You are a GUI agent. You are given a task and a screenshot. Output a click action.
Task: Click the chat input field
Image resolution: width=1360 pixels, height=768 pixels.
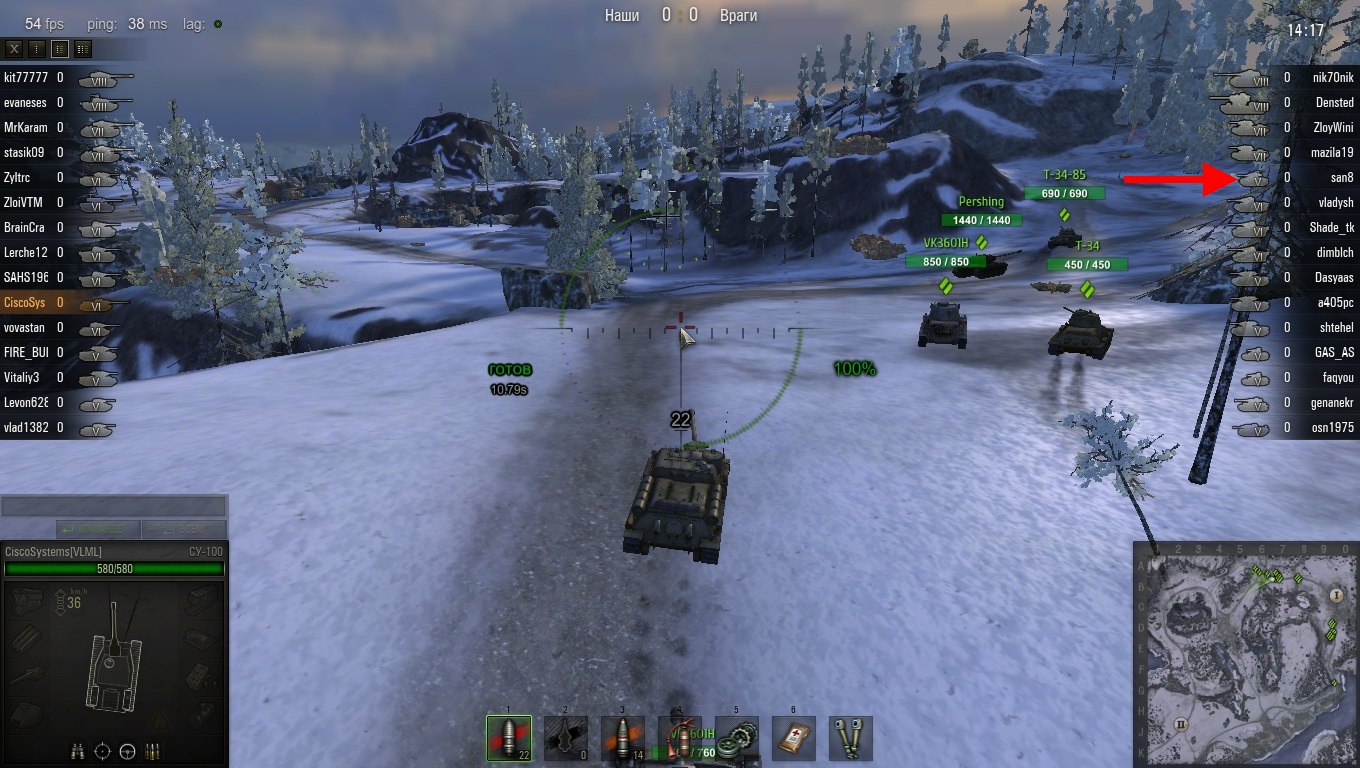(114, 507)
